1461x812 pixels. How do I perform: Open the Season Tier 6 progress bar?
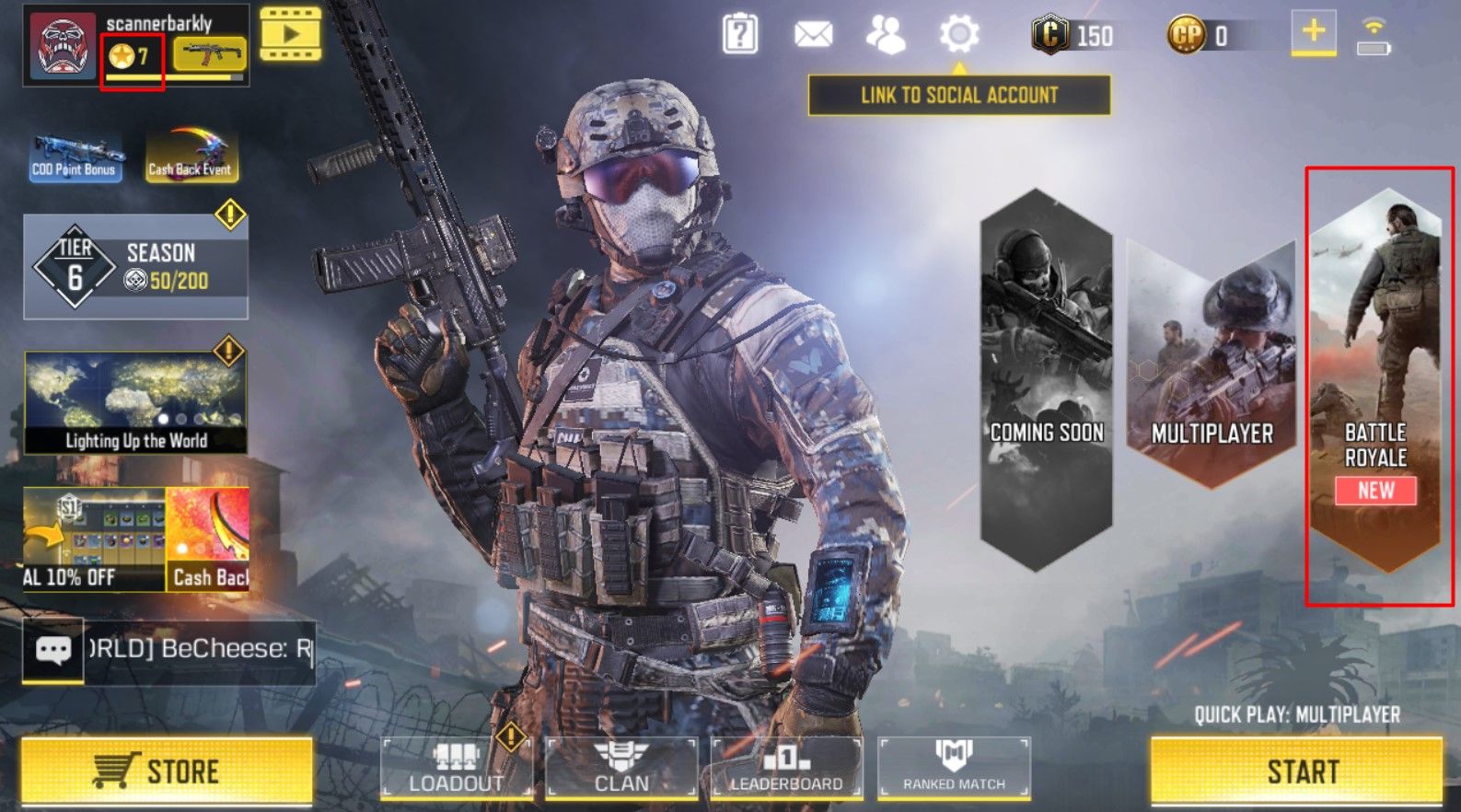tap(135, 267)
